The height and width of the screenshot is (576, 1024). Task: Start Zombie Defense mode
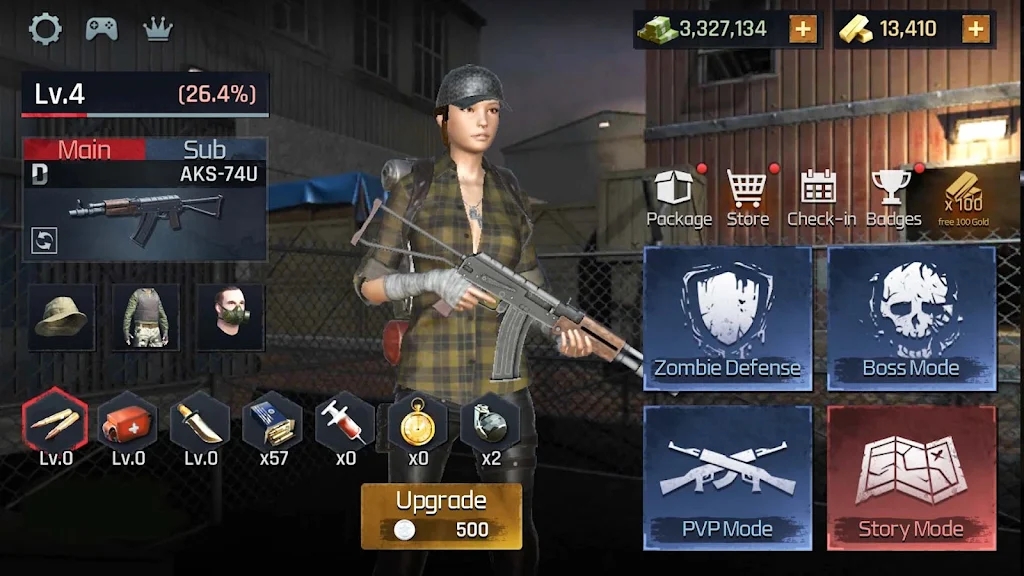click(x=727, y=318)
